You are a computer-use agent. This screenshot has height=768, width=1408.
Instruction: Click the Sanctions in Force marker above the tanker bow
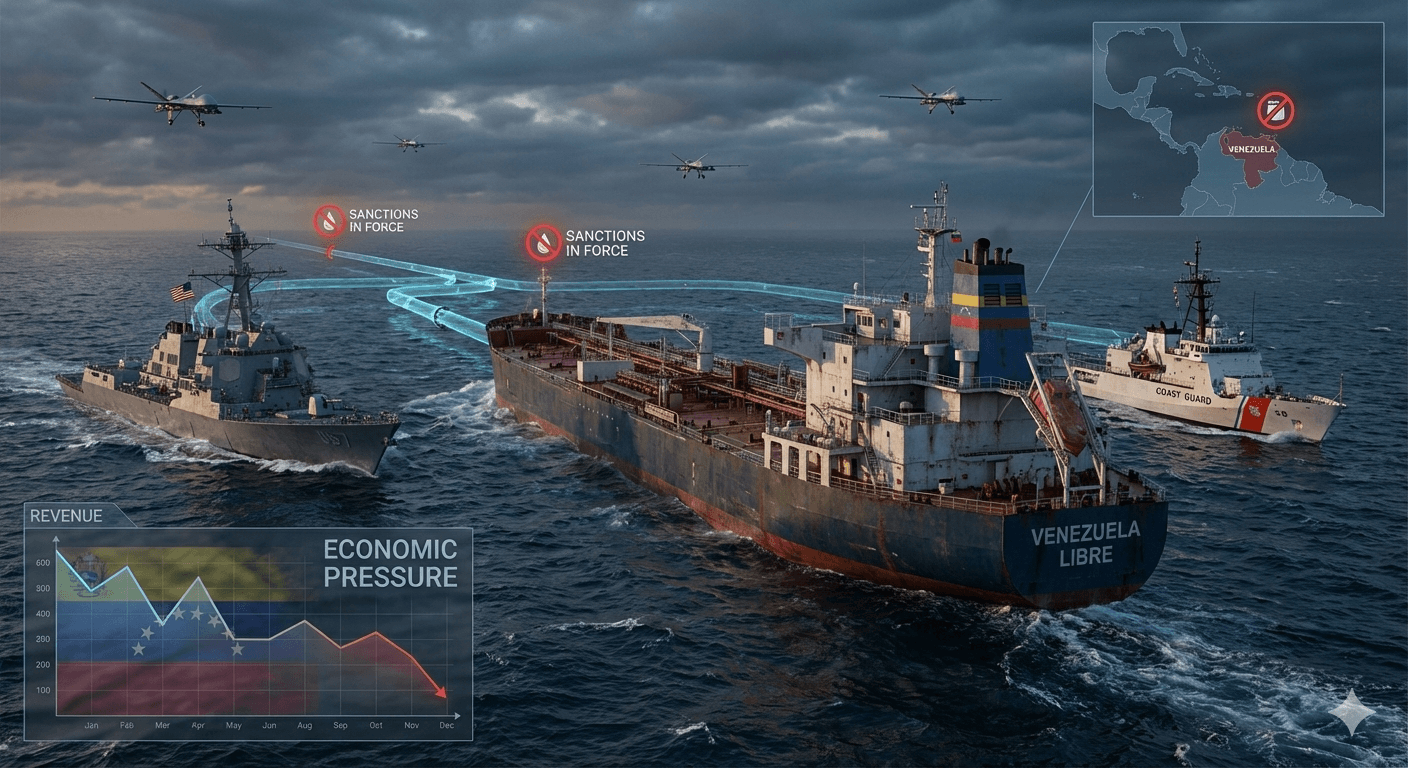click(x=544, y=243)
